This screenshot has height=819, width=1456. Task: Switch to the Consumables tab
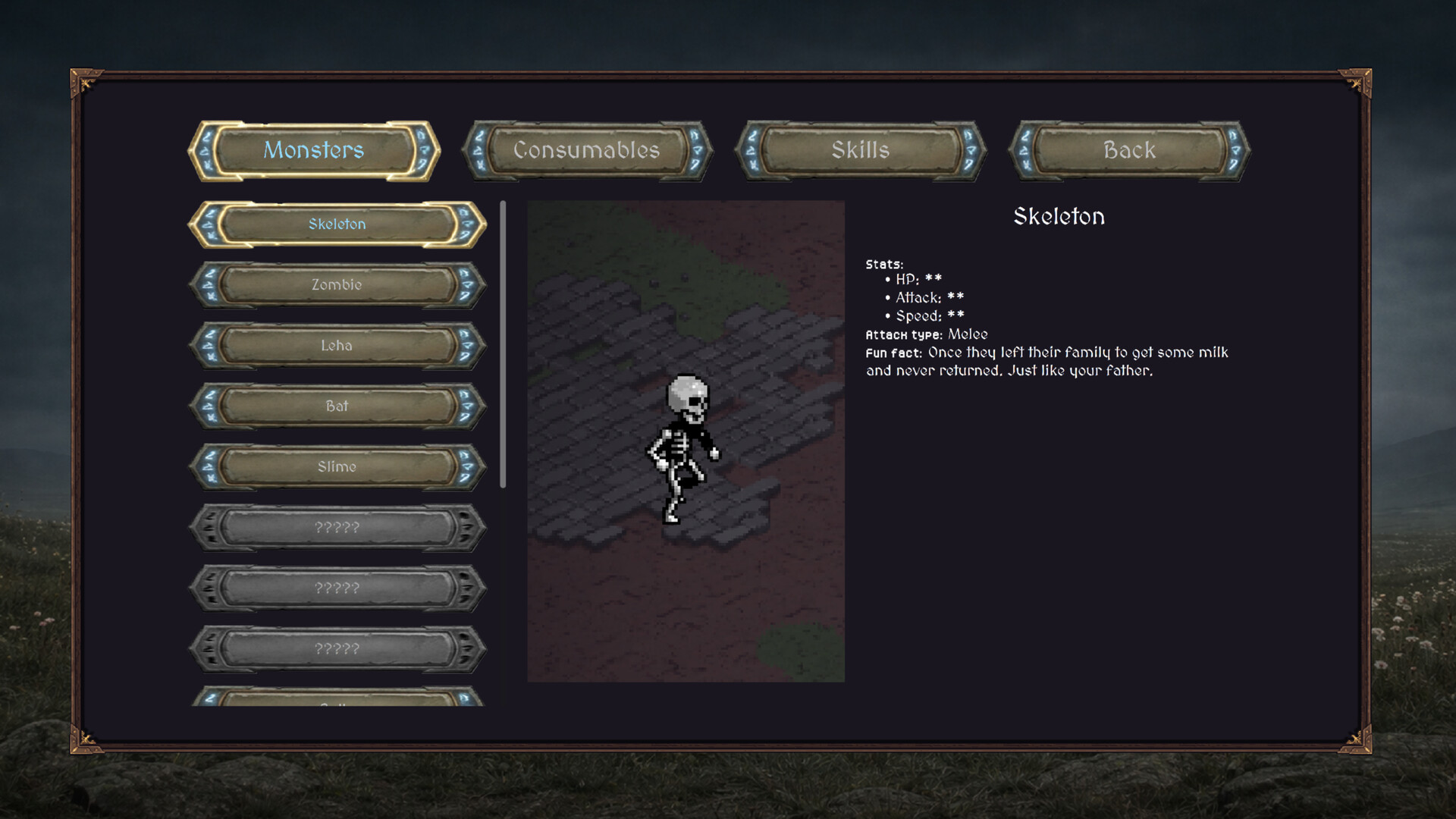pyautogui.click(x=588, y=149)
